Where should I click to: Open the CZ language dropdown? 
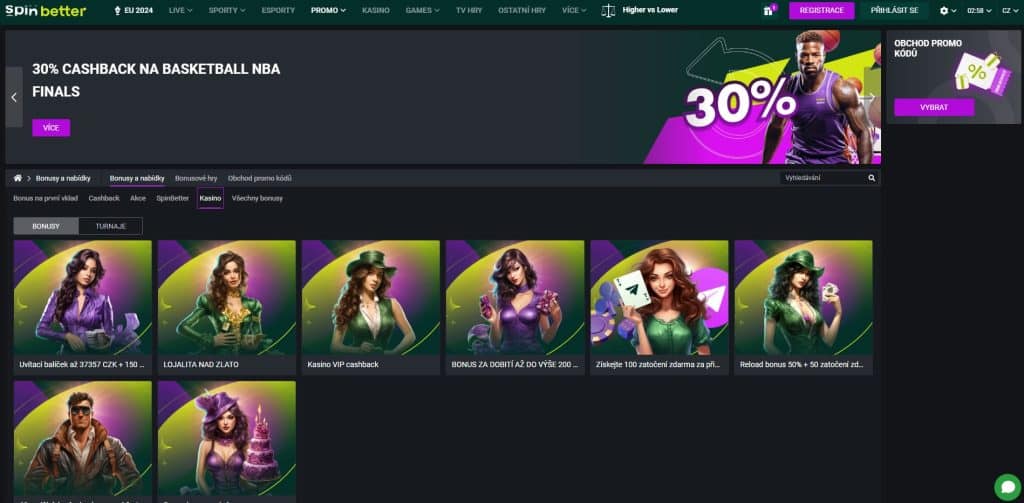tap(1006, 11)
